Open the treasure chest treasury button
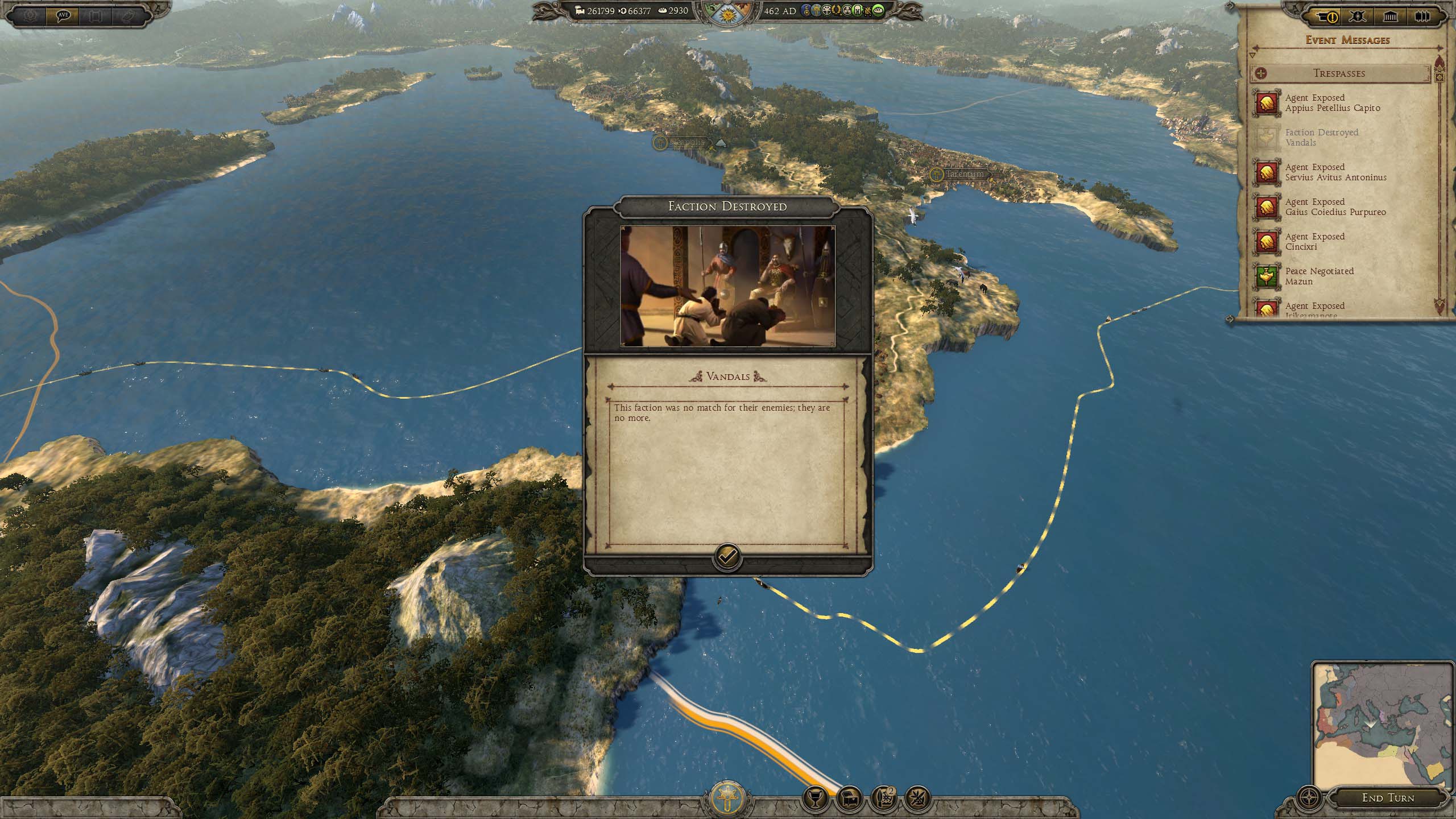 click(x=849, y=799)
